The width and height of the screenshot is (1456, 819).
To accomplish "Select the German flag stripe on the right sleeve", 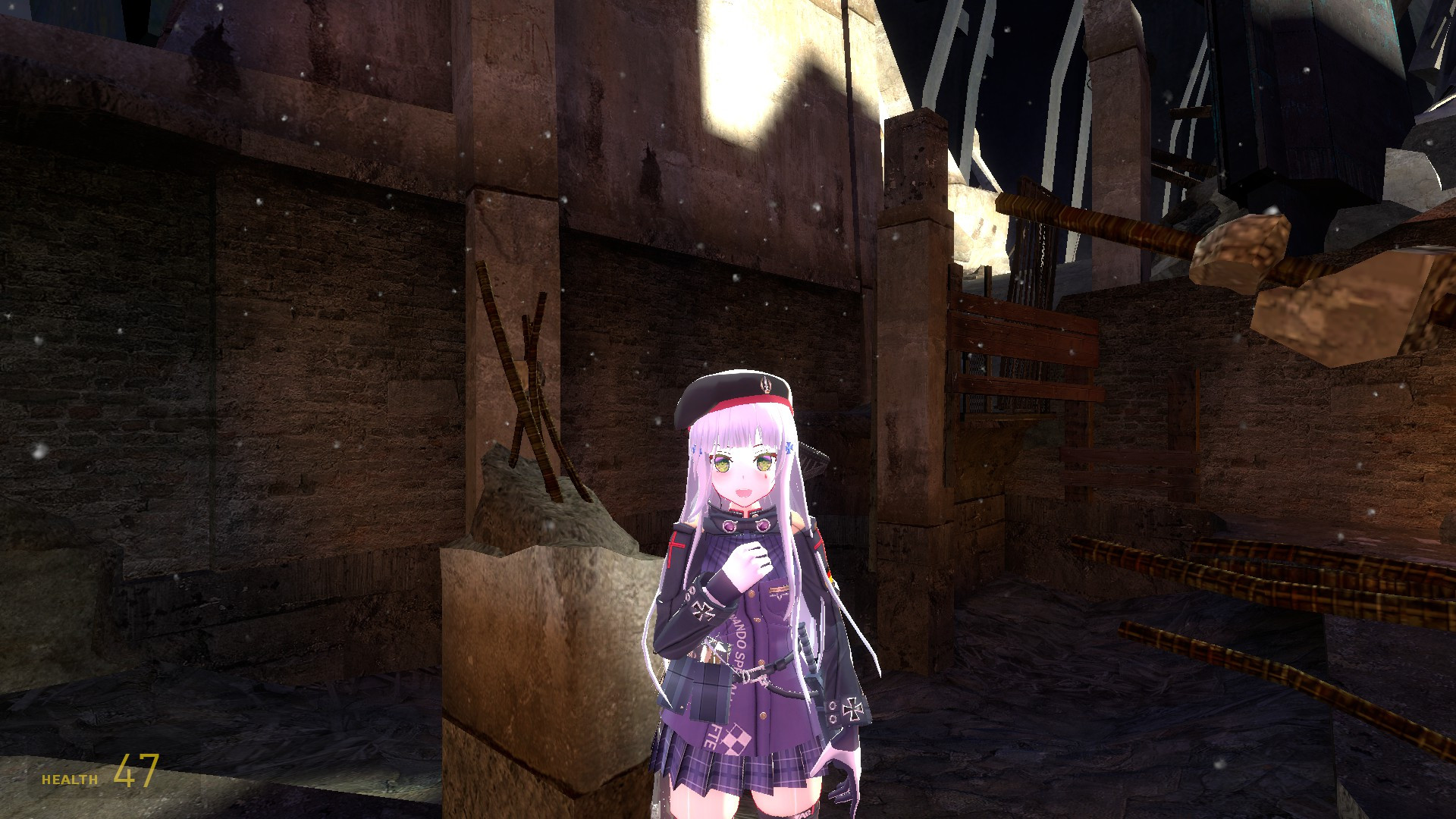I will [830, 575].
